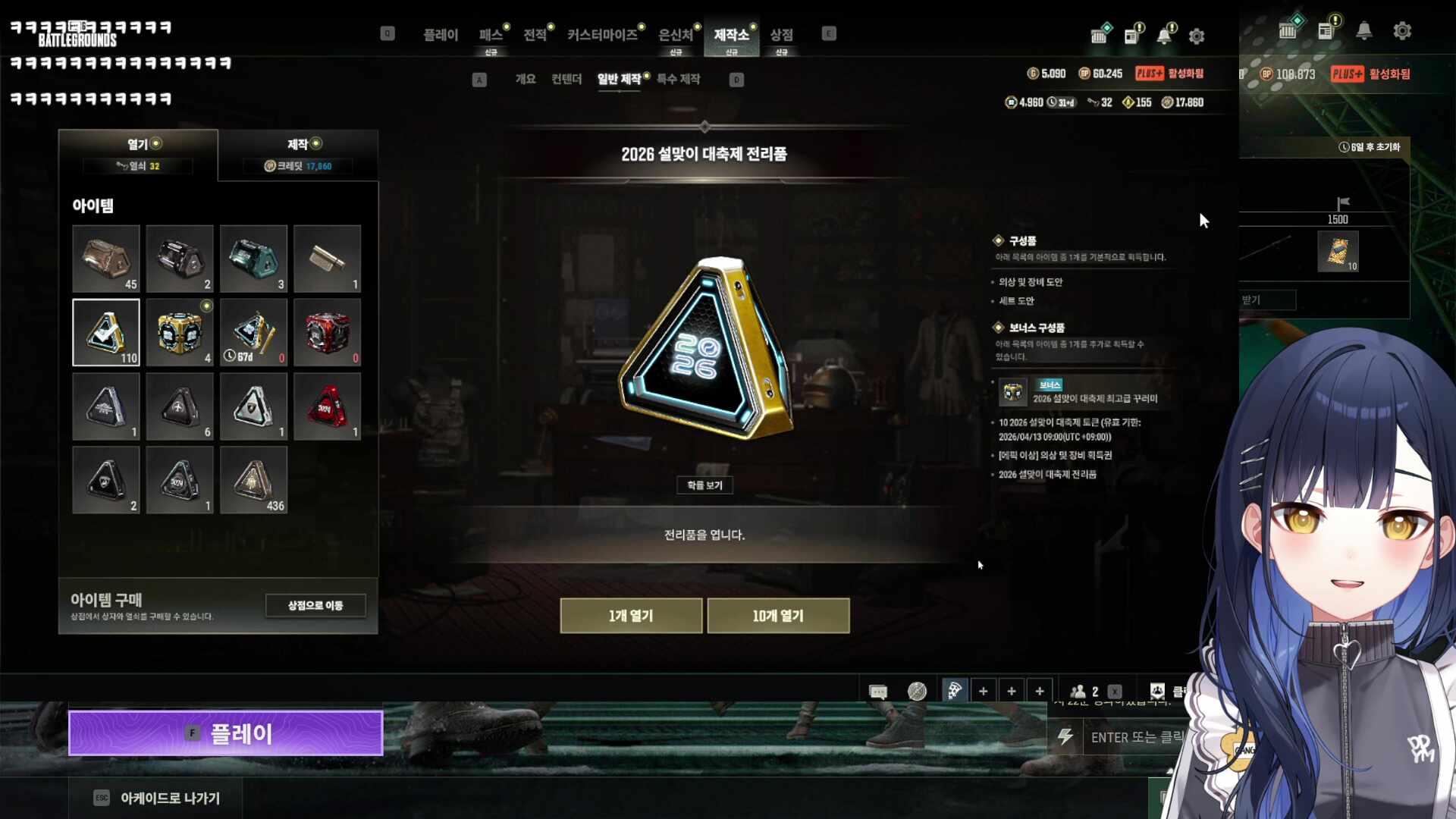The height and width of the screenshot is (819, 1456).
Task: Open one crate with 1개 열기
Action: click(630, 616)
